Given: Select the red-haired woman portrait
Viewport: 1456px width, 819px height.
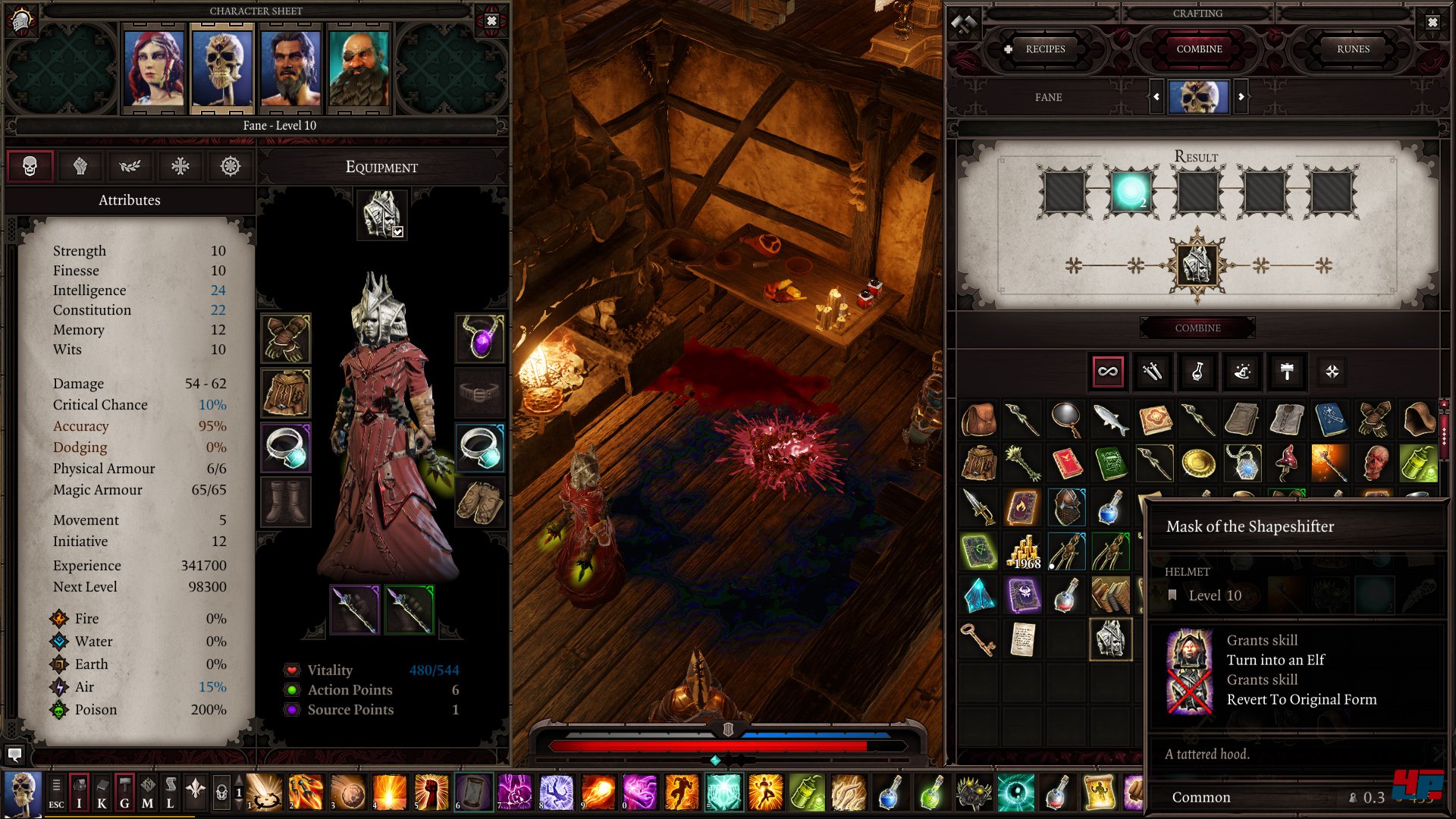Looking at the screenshot, I should (x=154, y=68).
